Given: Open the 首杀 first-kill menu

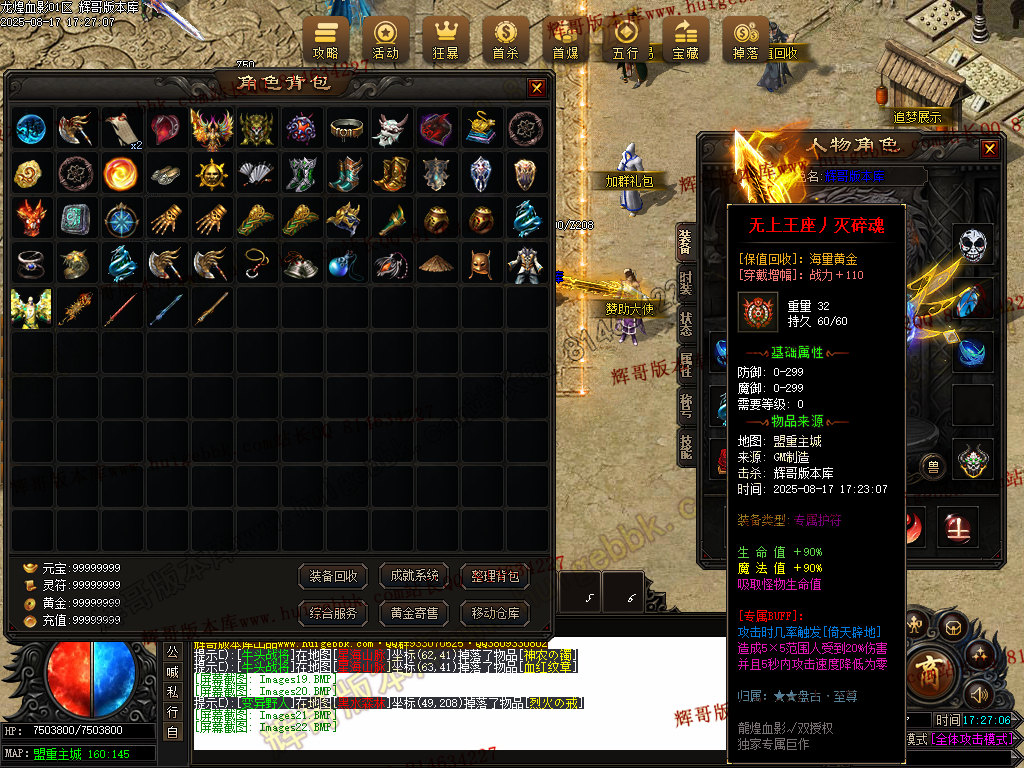Looking at the screenshot, I should [x=505, y=38].
